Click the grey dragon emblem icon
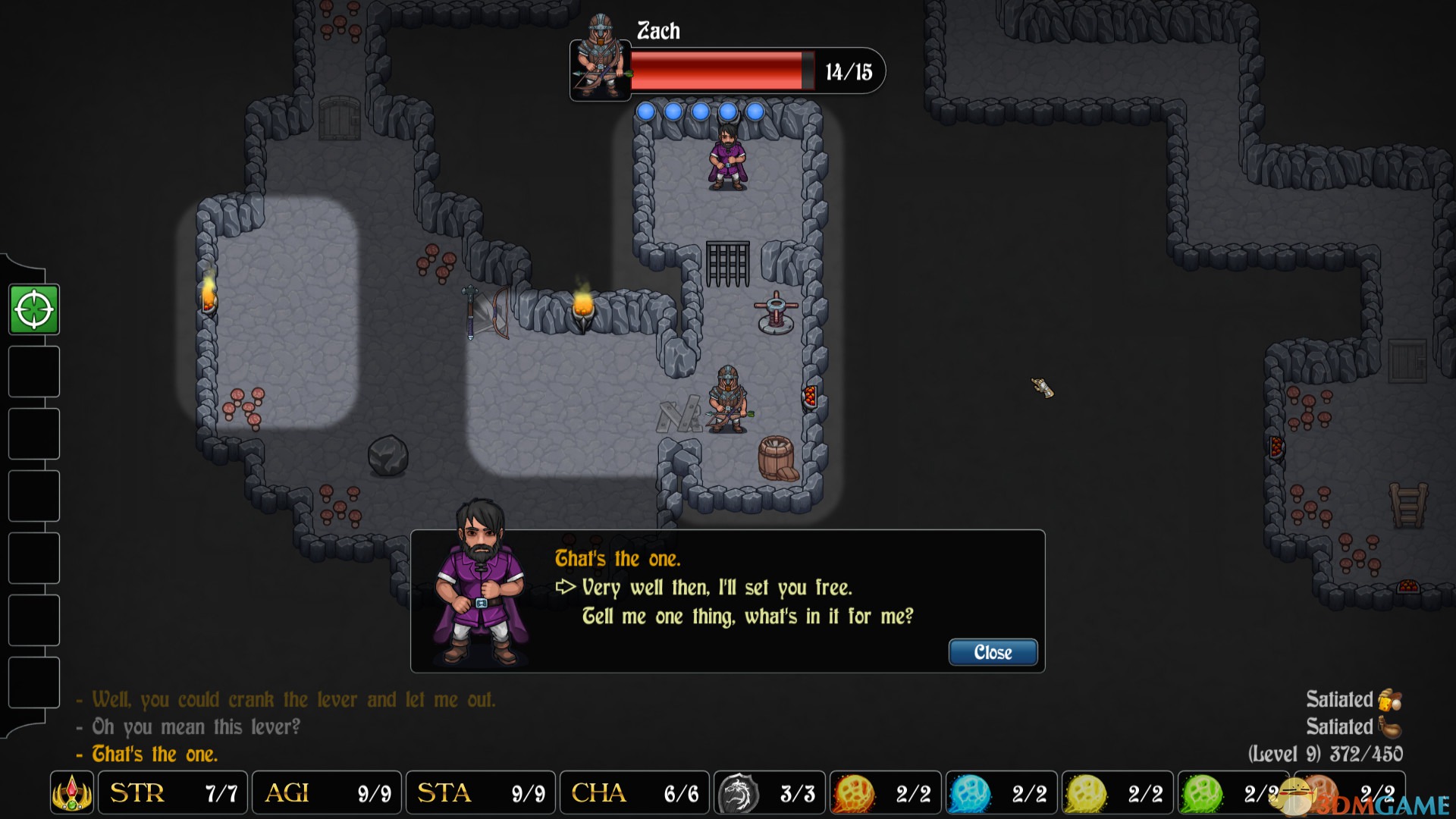The height and width of the screenshot is (819, 1456). click(738, 793)
